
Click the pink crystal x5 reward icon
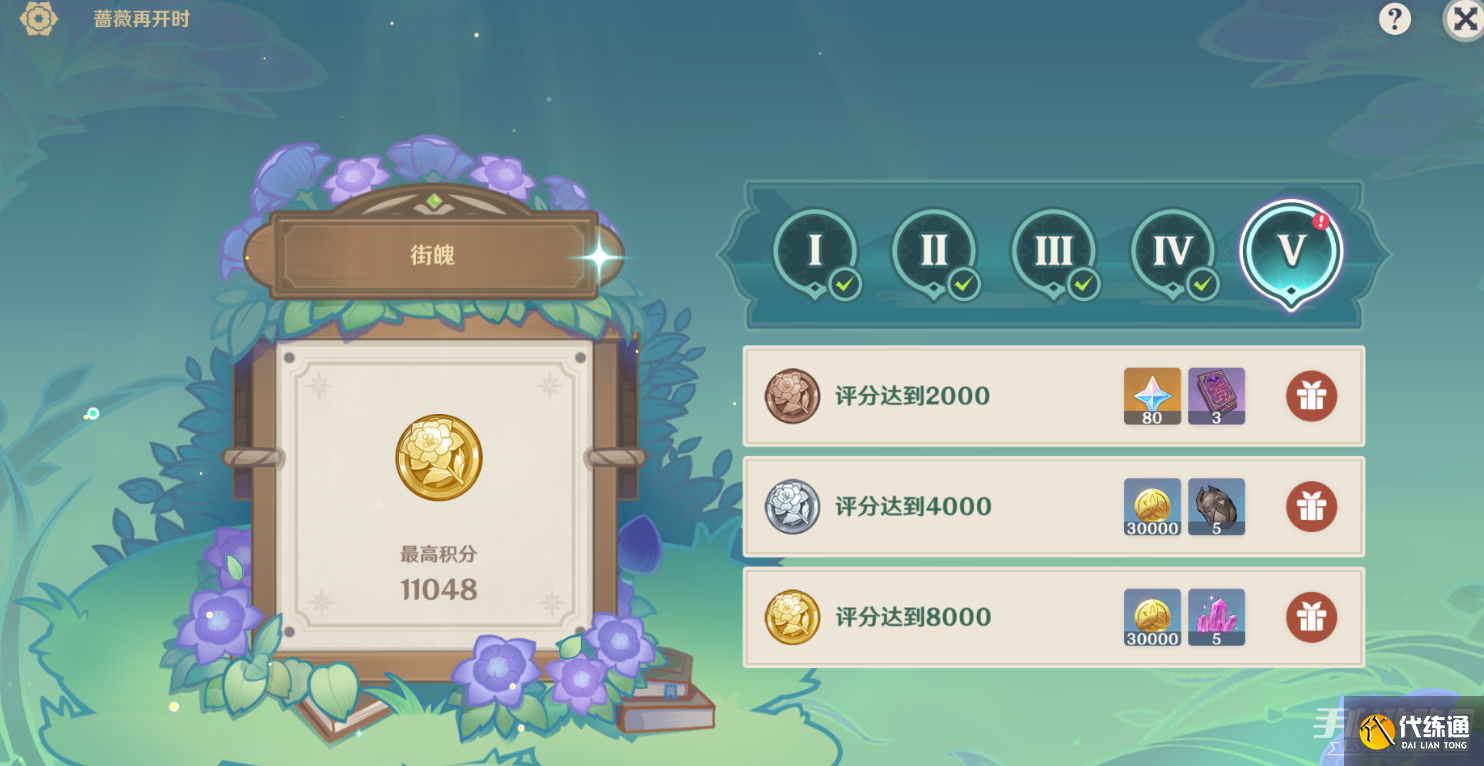1215,617
